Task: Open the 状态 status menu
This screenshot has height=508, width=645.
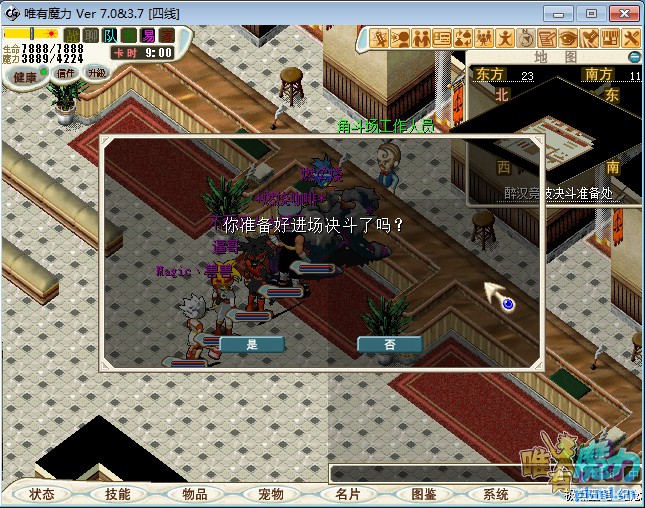Action: tap(42, 494)
